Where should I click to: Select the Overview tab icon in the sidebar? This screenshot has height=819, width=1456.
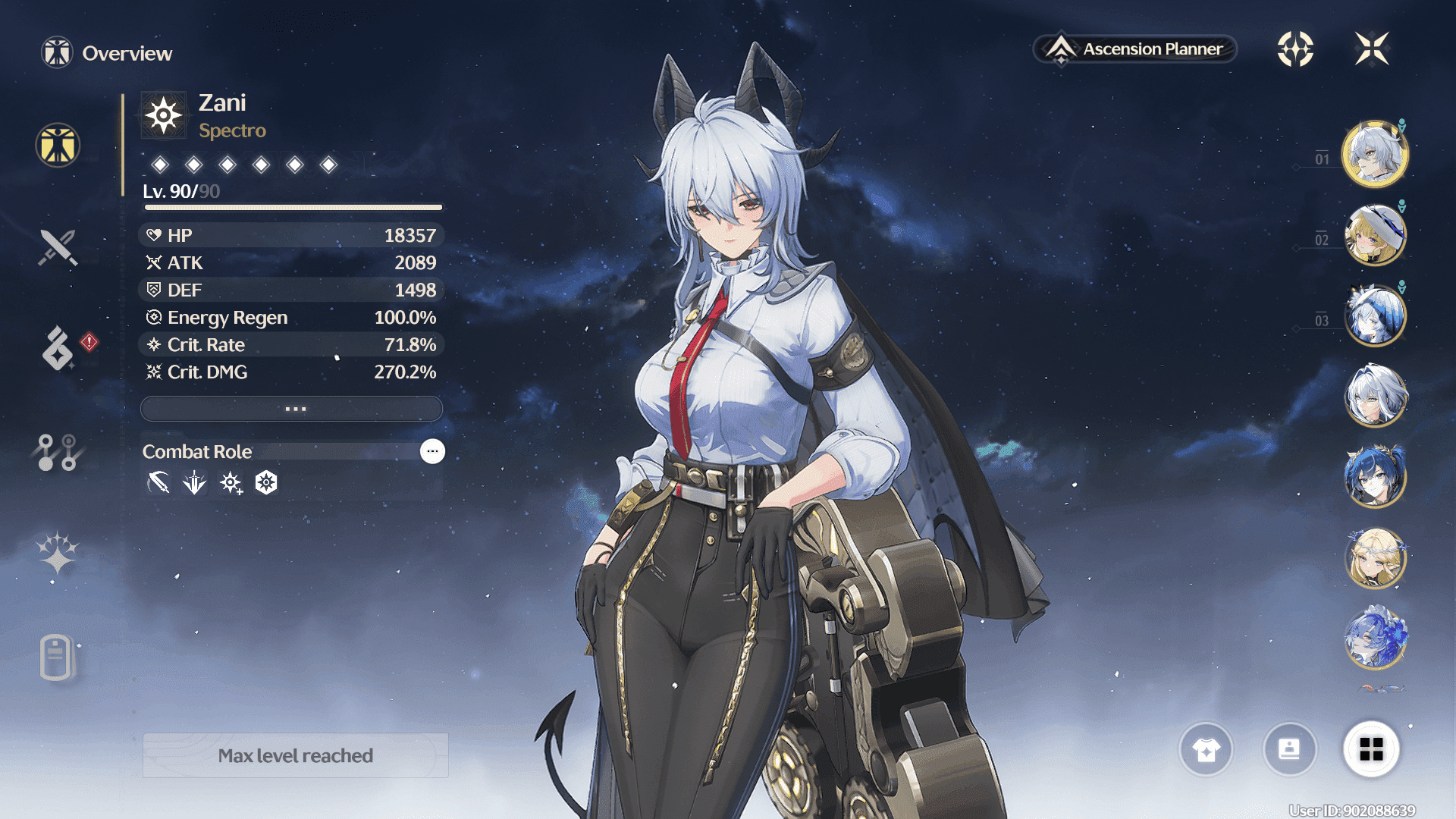pos(58,145)
